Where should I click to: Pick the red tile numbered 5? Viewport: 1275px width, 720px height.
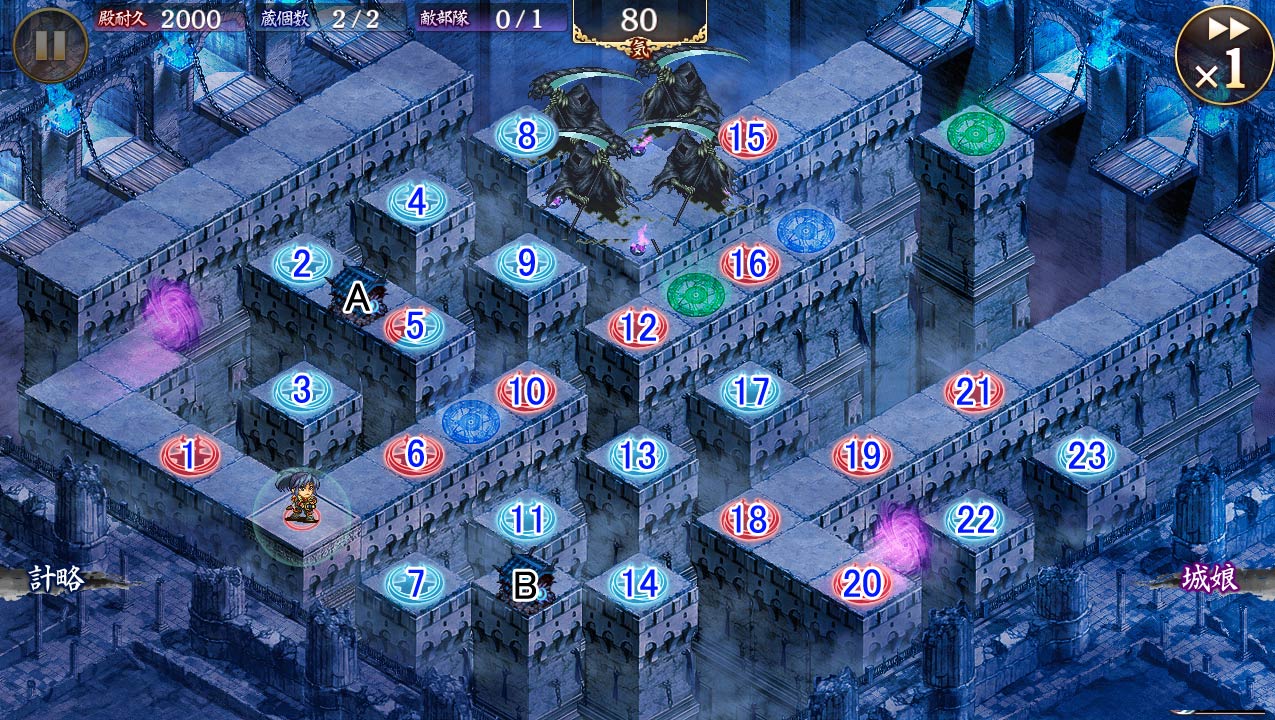coord(415,326)
